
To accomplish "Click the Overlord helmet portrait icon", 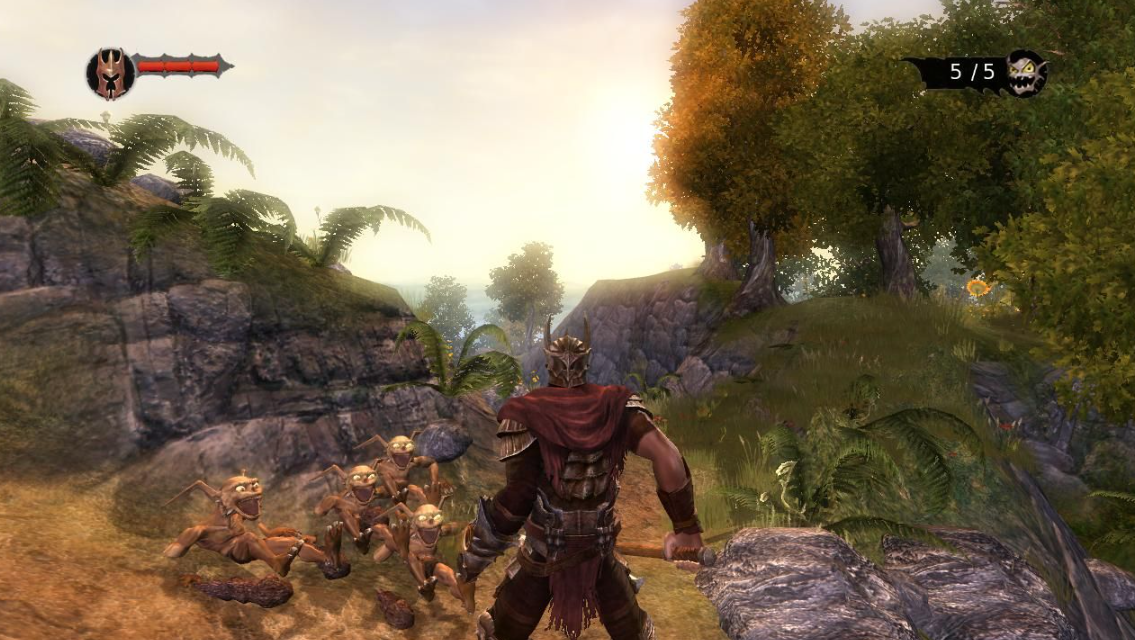I will 110,73.
